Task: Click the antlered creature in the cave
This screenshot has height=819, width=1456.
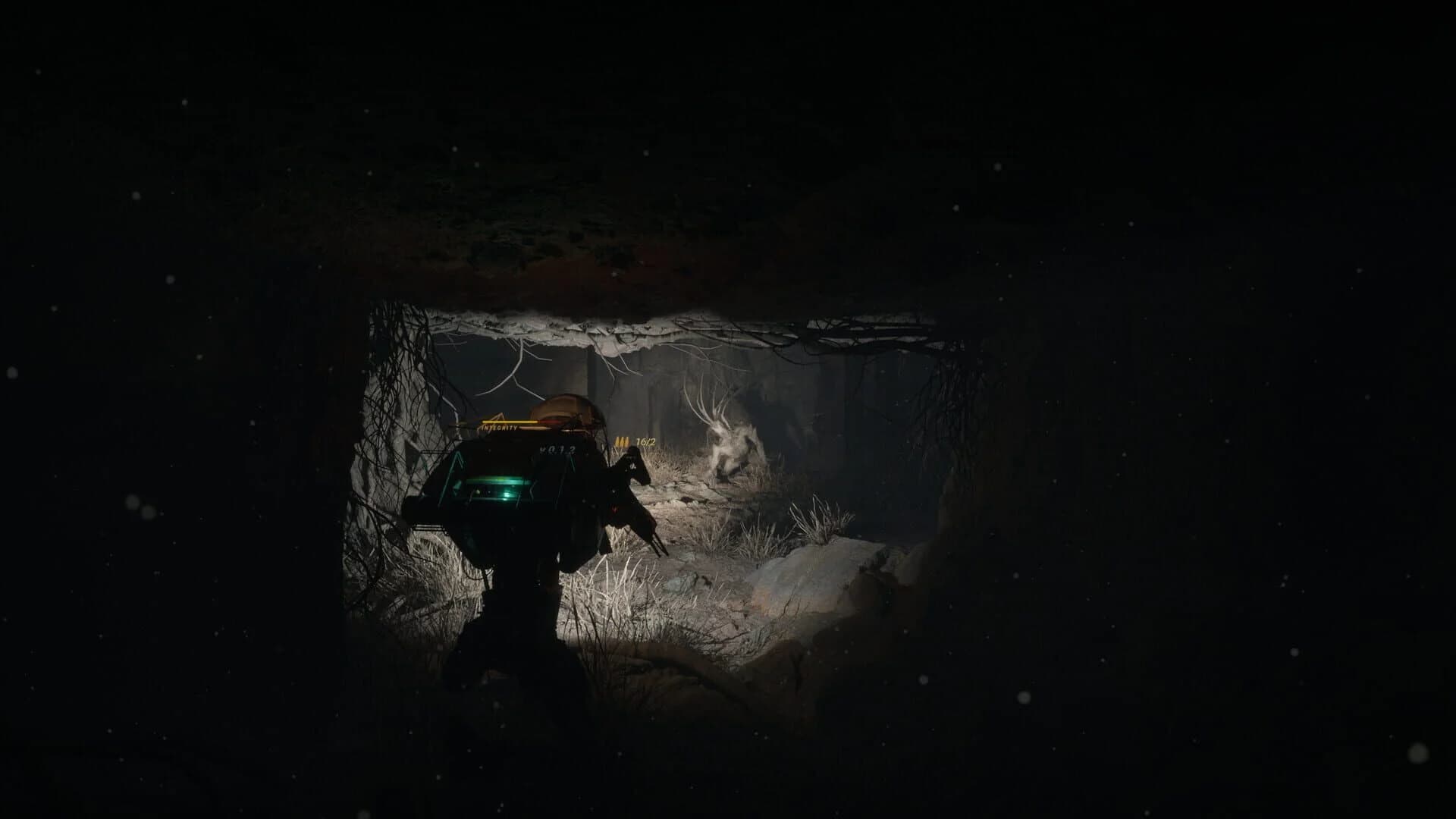Action: (728, 440)
